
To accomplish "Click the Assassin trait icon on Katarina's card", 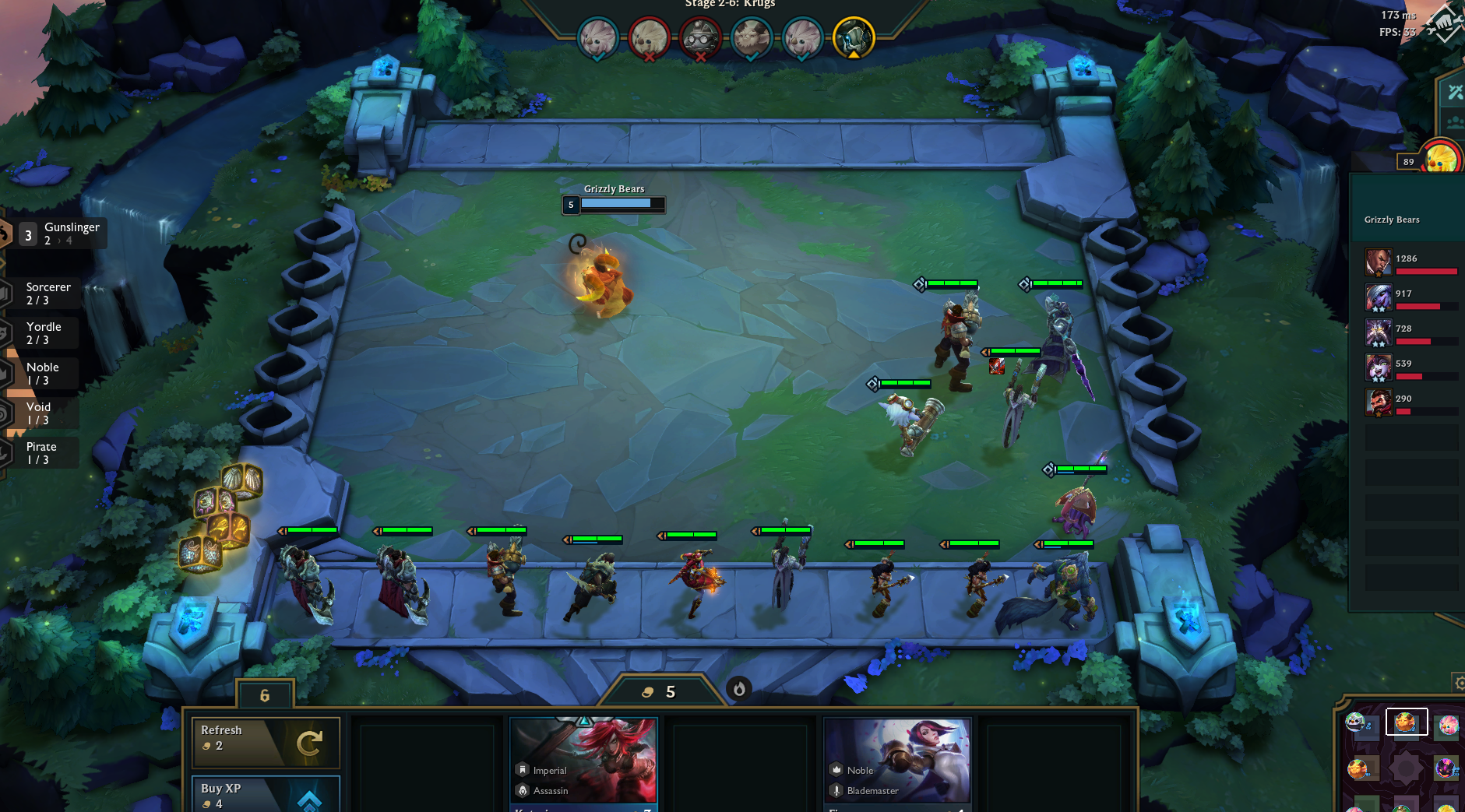I will [x=522, y=790].
